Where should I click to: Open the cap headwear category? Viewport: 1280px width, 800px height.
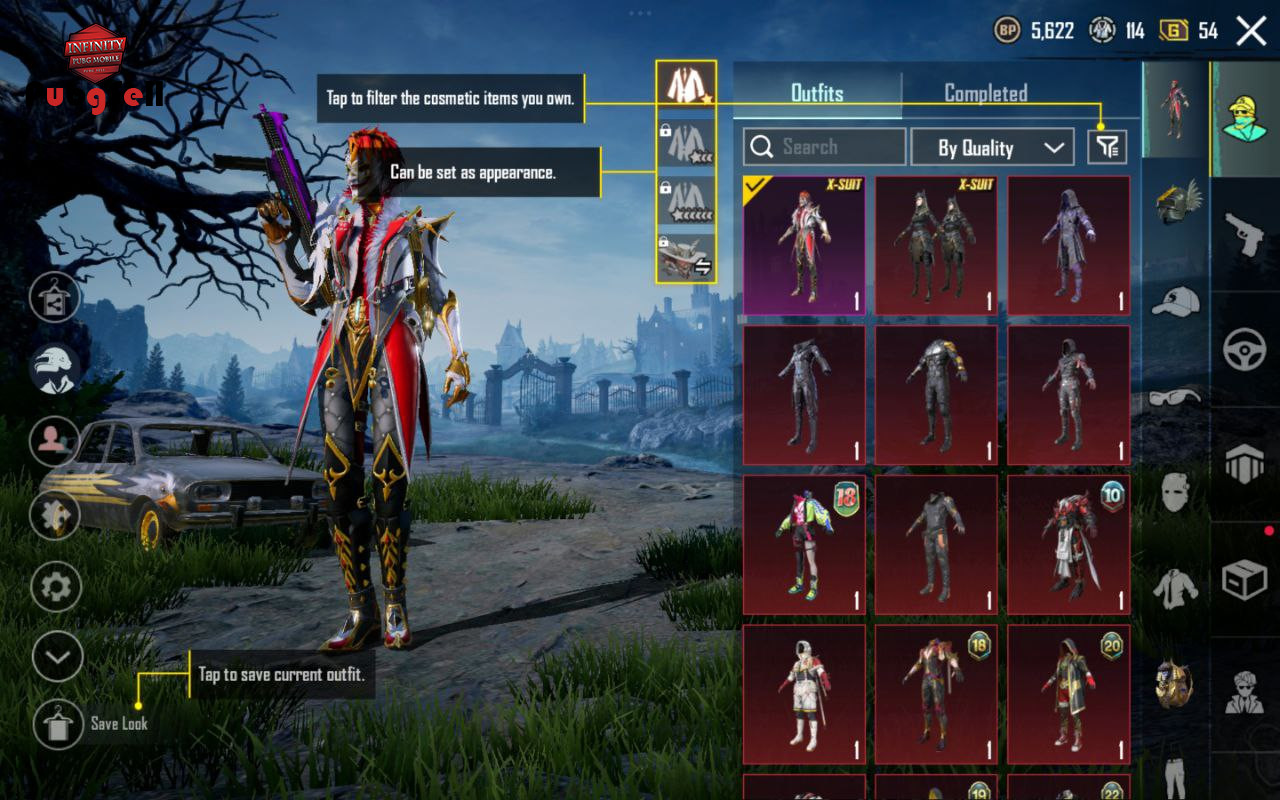(x=1176, y=301)
